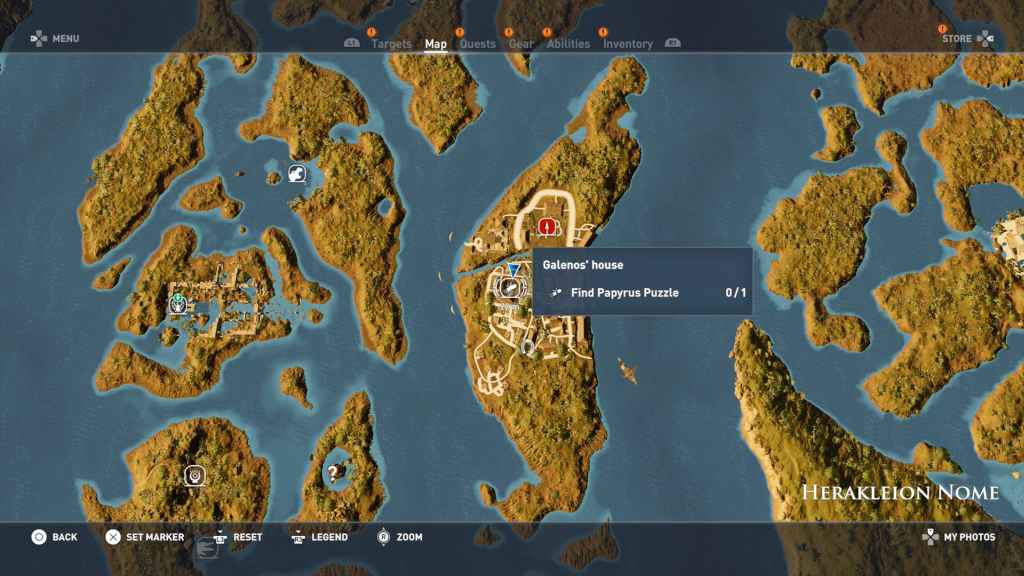
Task: Click the question mark undiscovered location
Action: [x=333, y=473]
